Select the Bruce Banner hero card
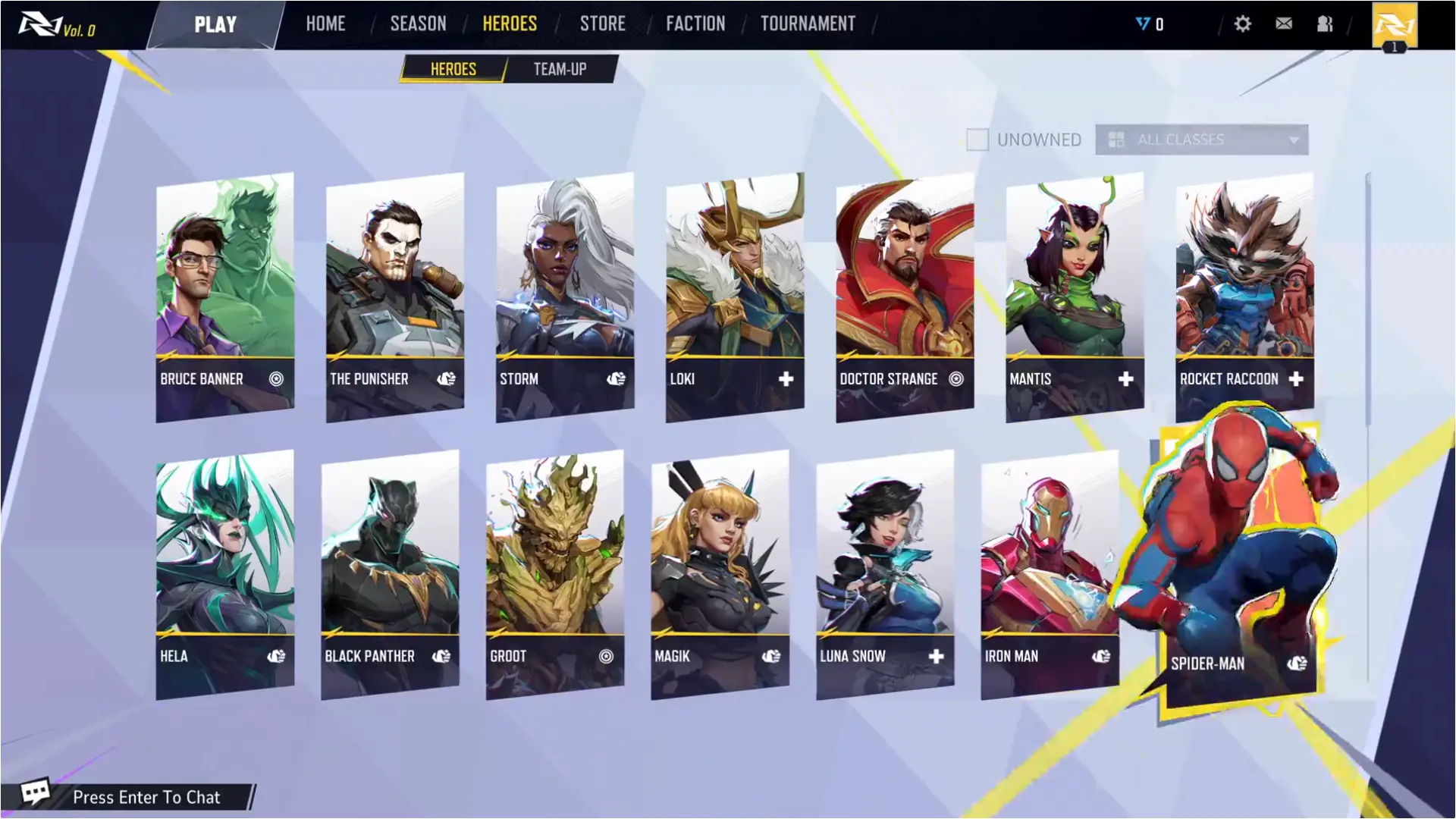 point(225,296)
